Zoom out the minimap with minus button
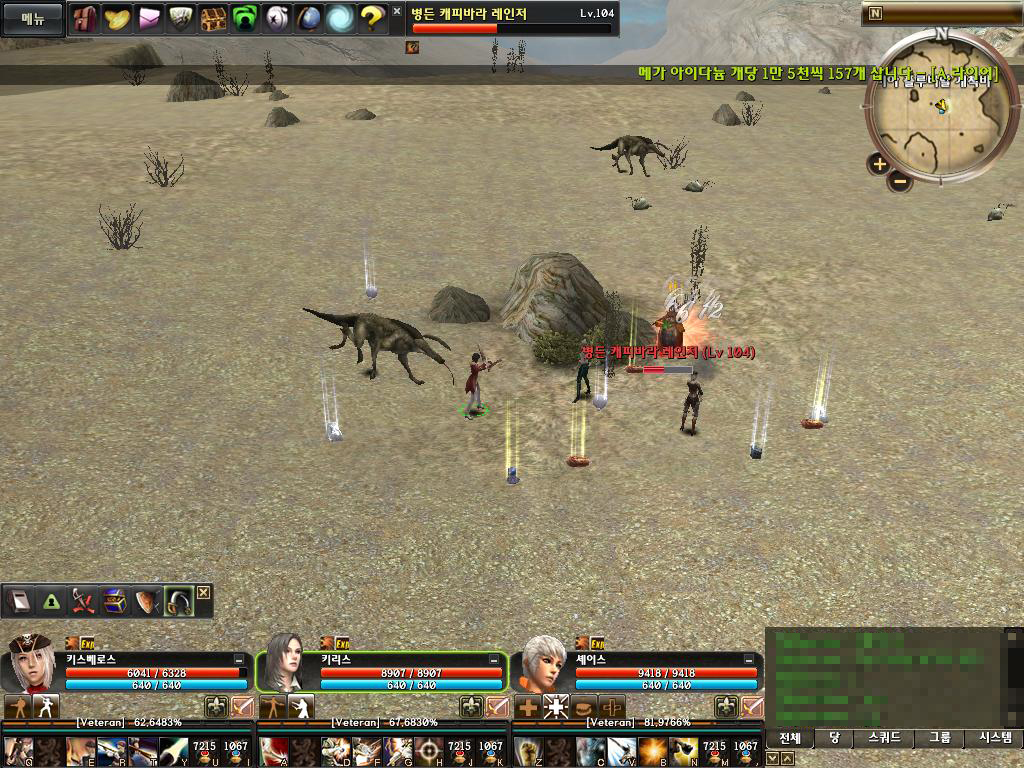 [x=900, y=181]
